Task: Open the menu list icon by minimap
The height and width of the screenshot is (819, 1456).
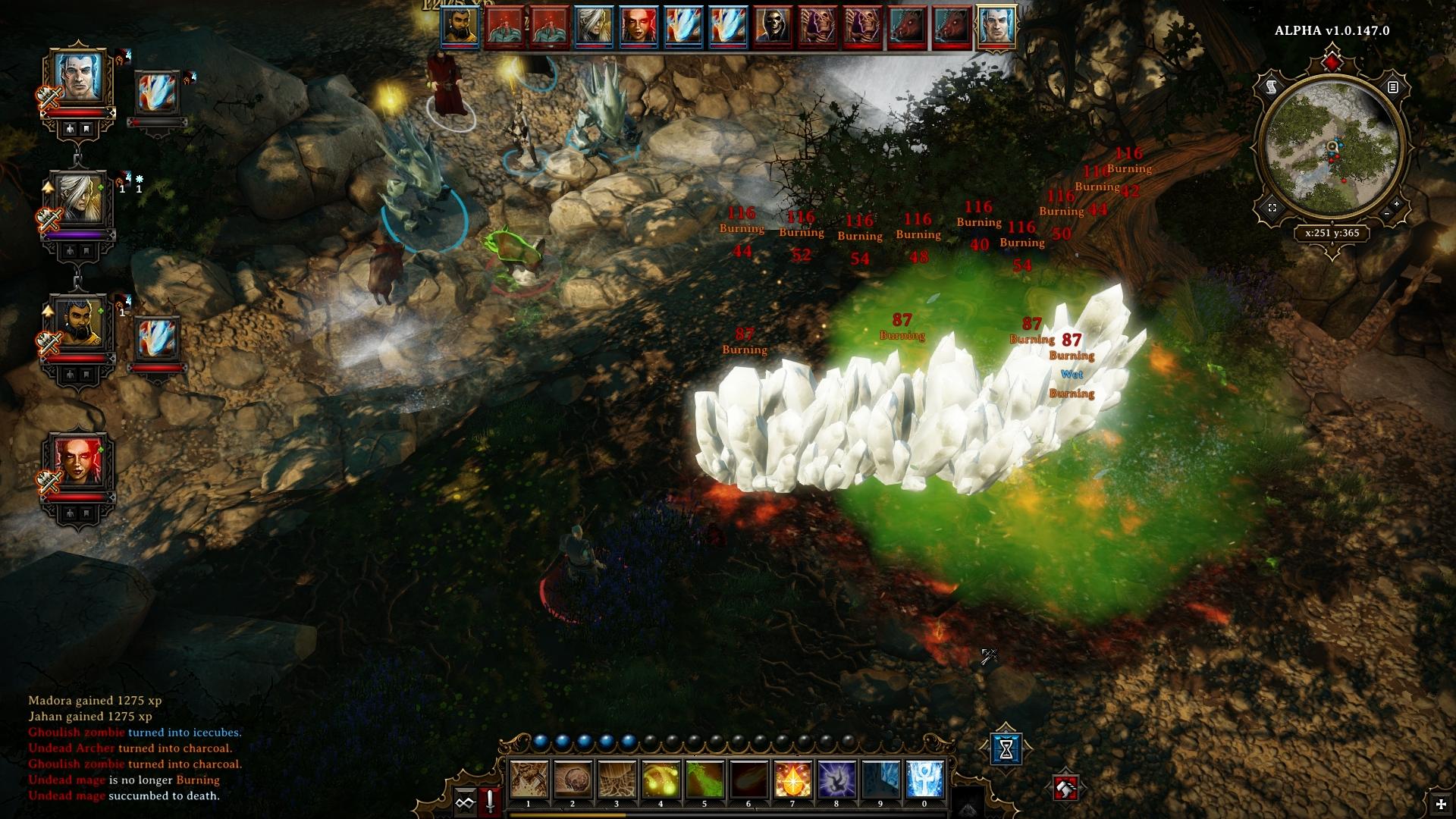Action: click(x=1393, y=88)
